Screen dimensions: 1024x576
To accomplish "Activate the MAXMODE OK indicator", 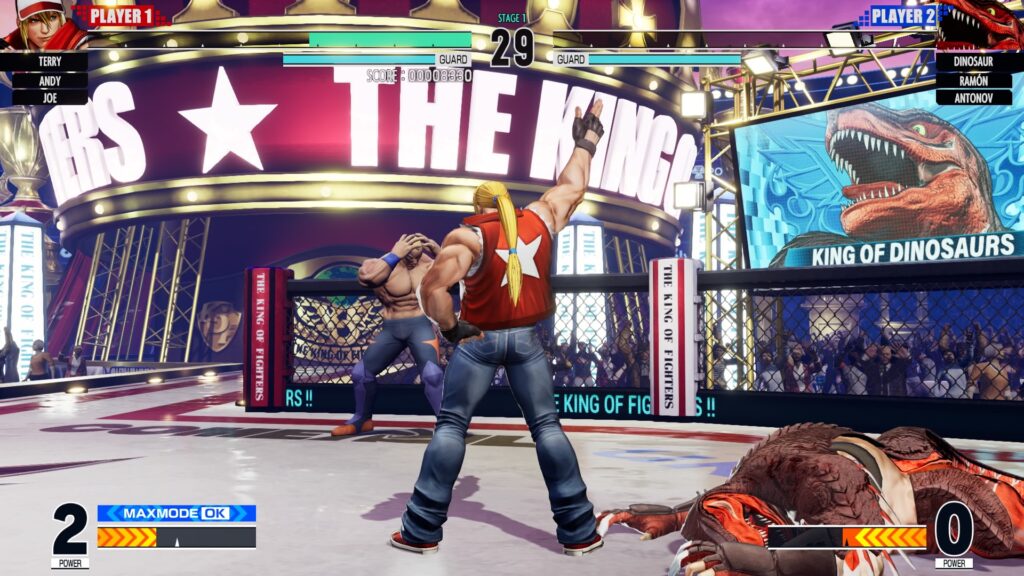I will [176, 513].
